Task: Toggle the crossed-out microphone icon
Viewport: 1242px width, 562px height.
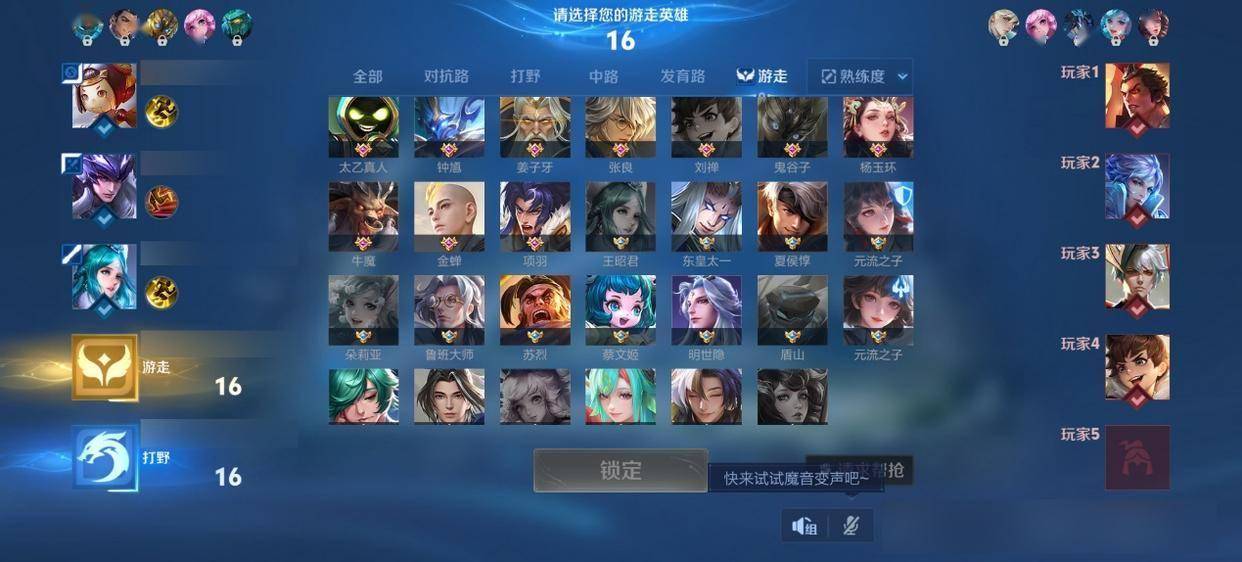Action: coord(851,526)
